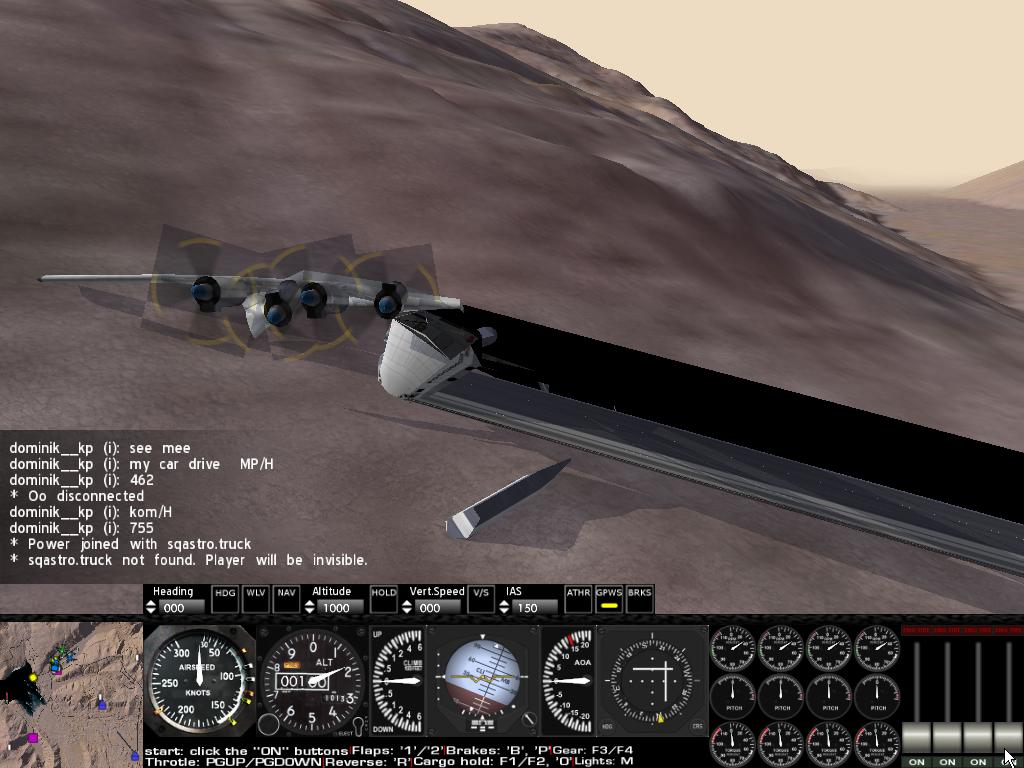The height and width of the screenshot is (768, 1024).
Task: Raise the Vert.Speed autopilot value
Action: 407,603
